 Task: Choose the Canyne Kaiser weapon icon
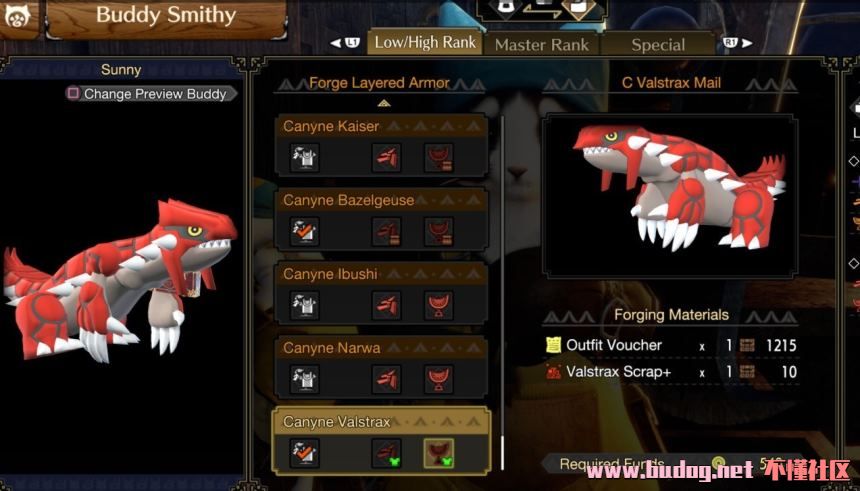coord(305,157)
